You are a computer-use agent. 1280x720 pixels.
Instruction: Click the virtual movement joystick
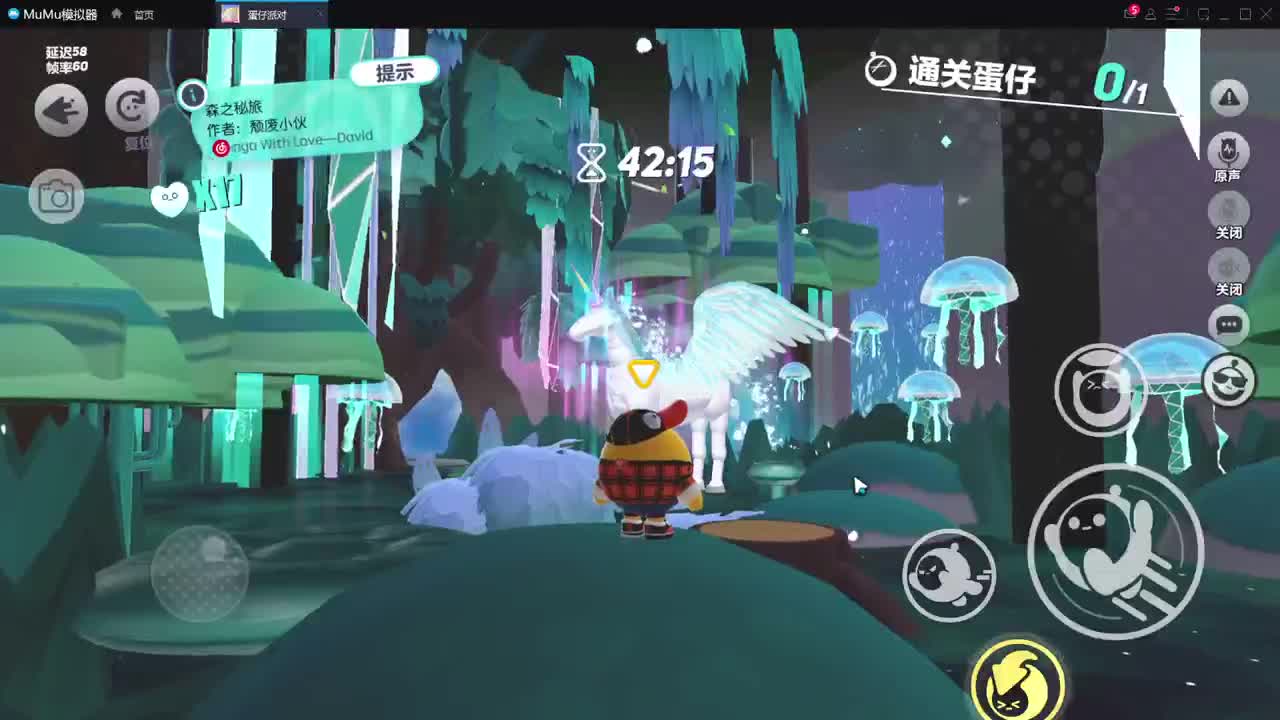200,575
